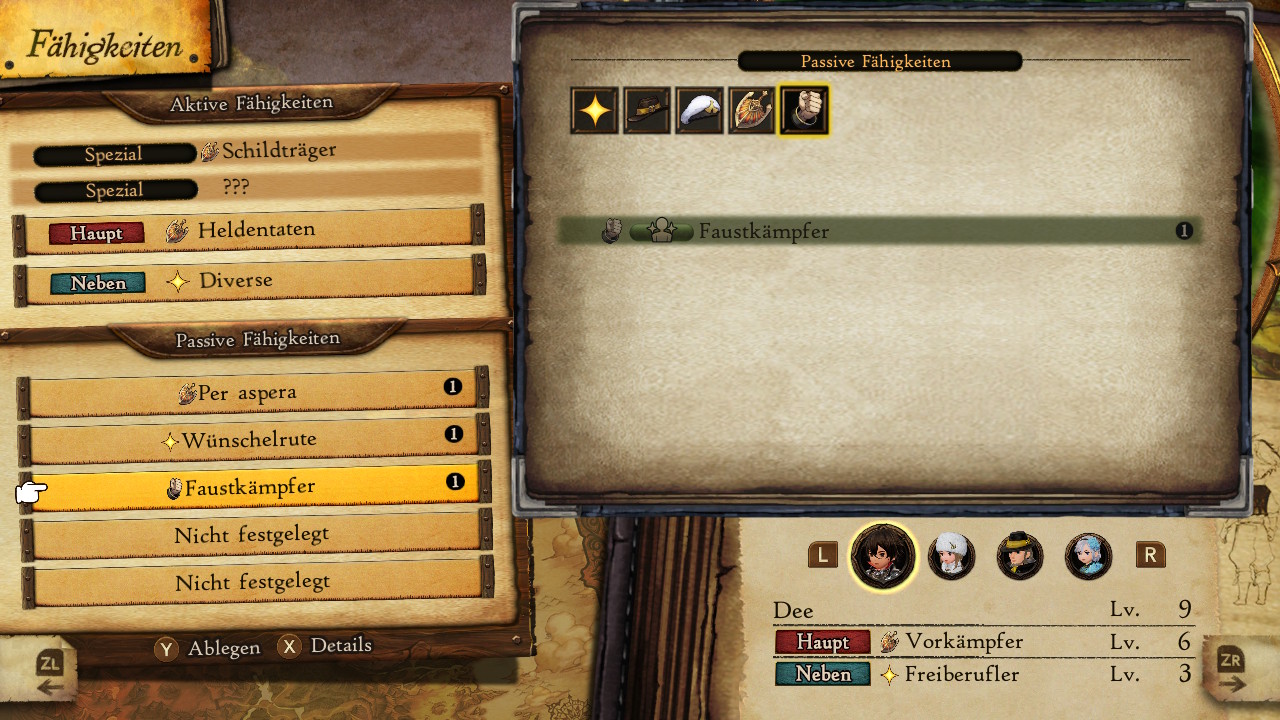
Task: Choose the Per aspera passive slot
Action: click(252, 393)
